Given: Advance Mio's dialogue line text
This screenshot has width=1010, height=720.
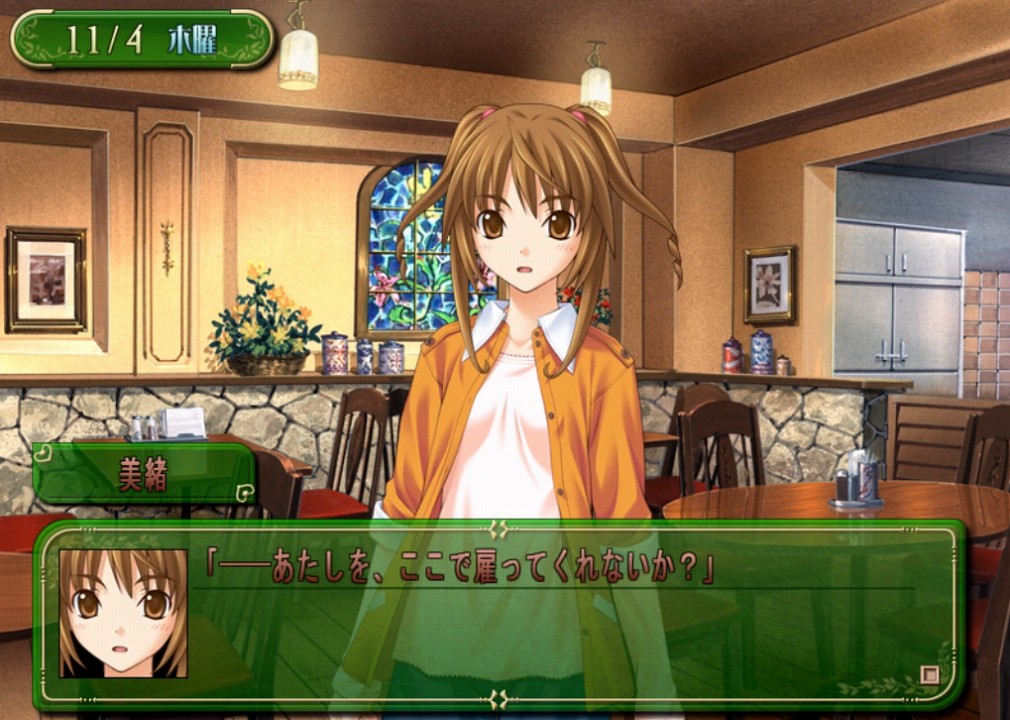Looking at the screenshot, I should click(459, 569).
